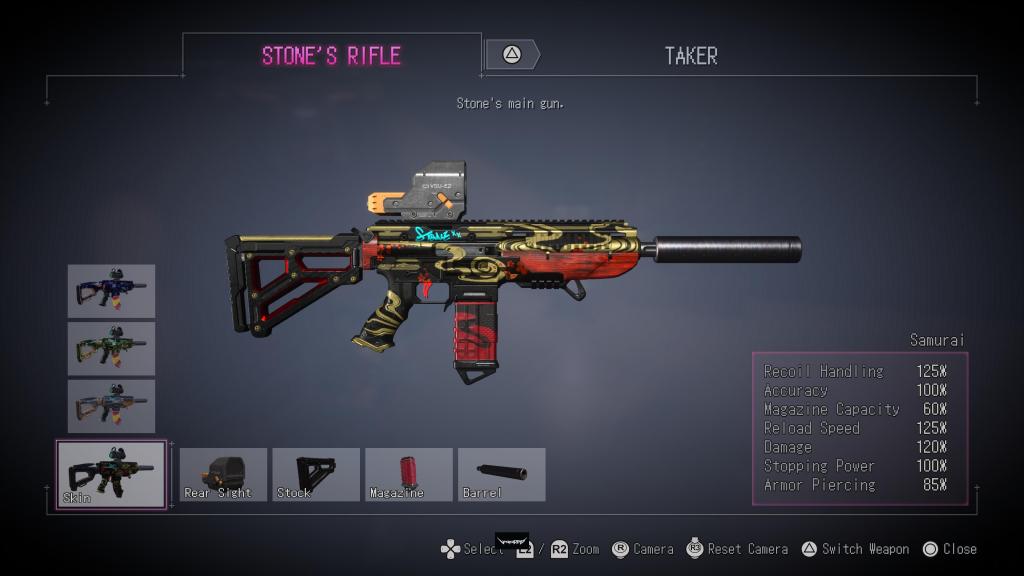Screen dimensions: 1024x576
Task: Select the Stone's Rifle tab
Action: pyautogui.click(x=331, y=56)
